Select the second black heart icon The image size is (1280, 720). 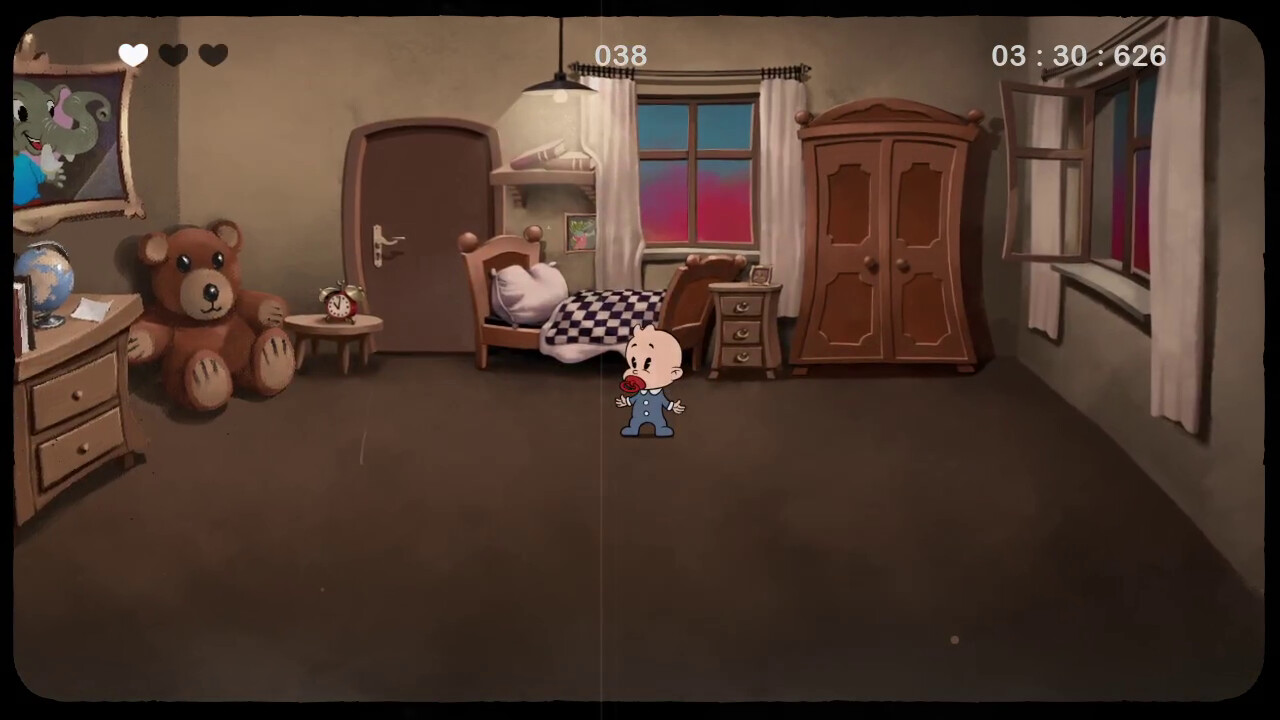point(173,56)
